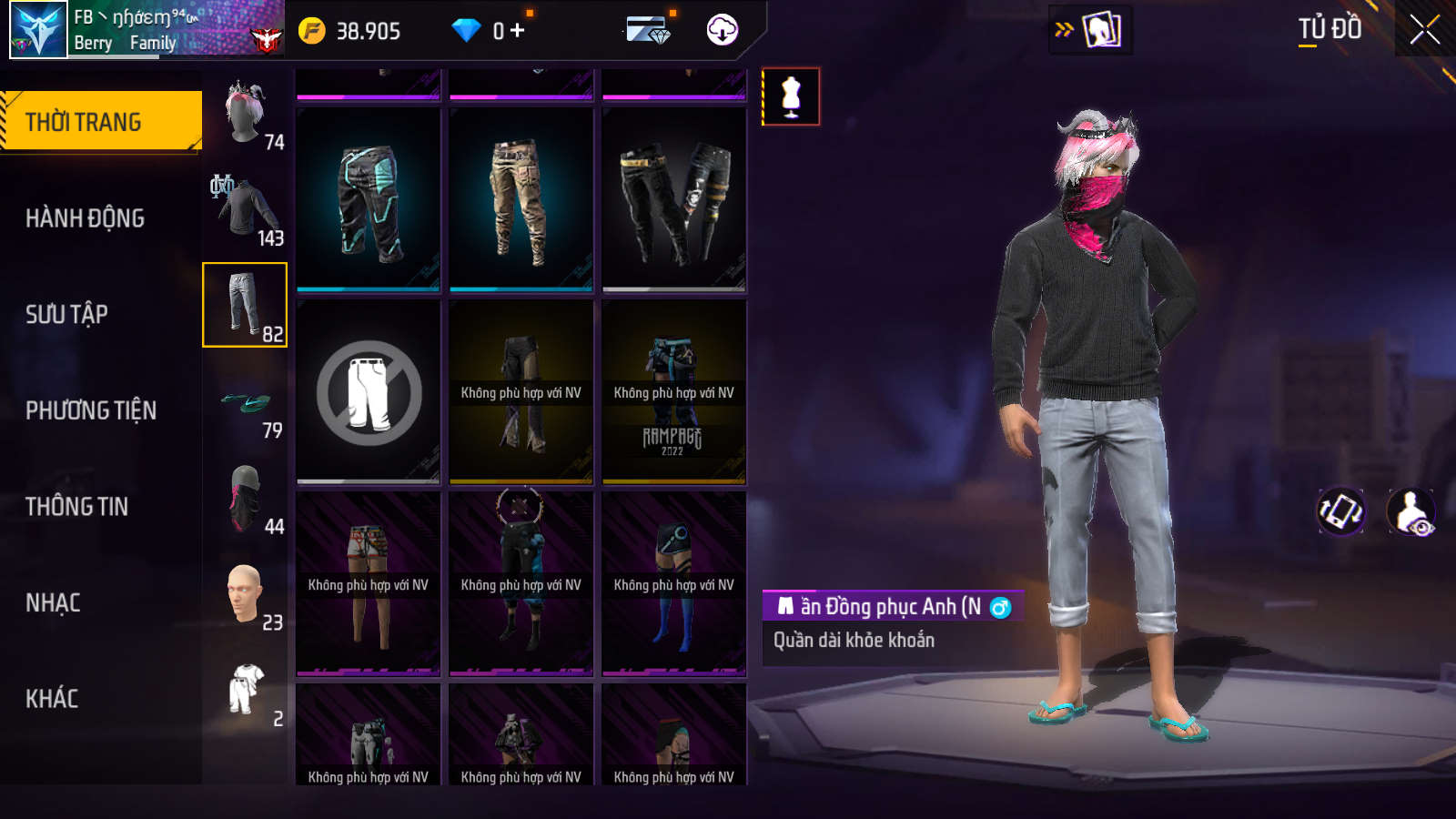Image resolution: width=1456 pixels, height=819 pixels.
Task: Open the outfit set category with 2 items
Action: click(246, 691)
